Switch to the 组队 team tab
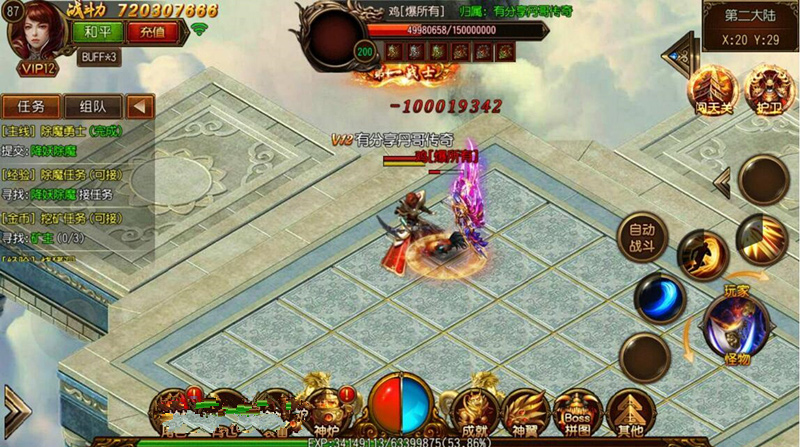800x447 pixels. [x=93, y=107]
